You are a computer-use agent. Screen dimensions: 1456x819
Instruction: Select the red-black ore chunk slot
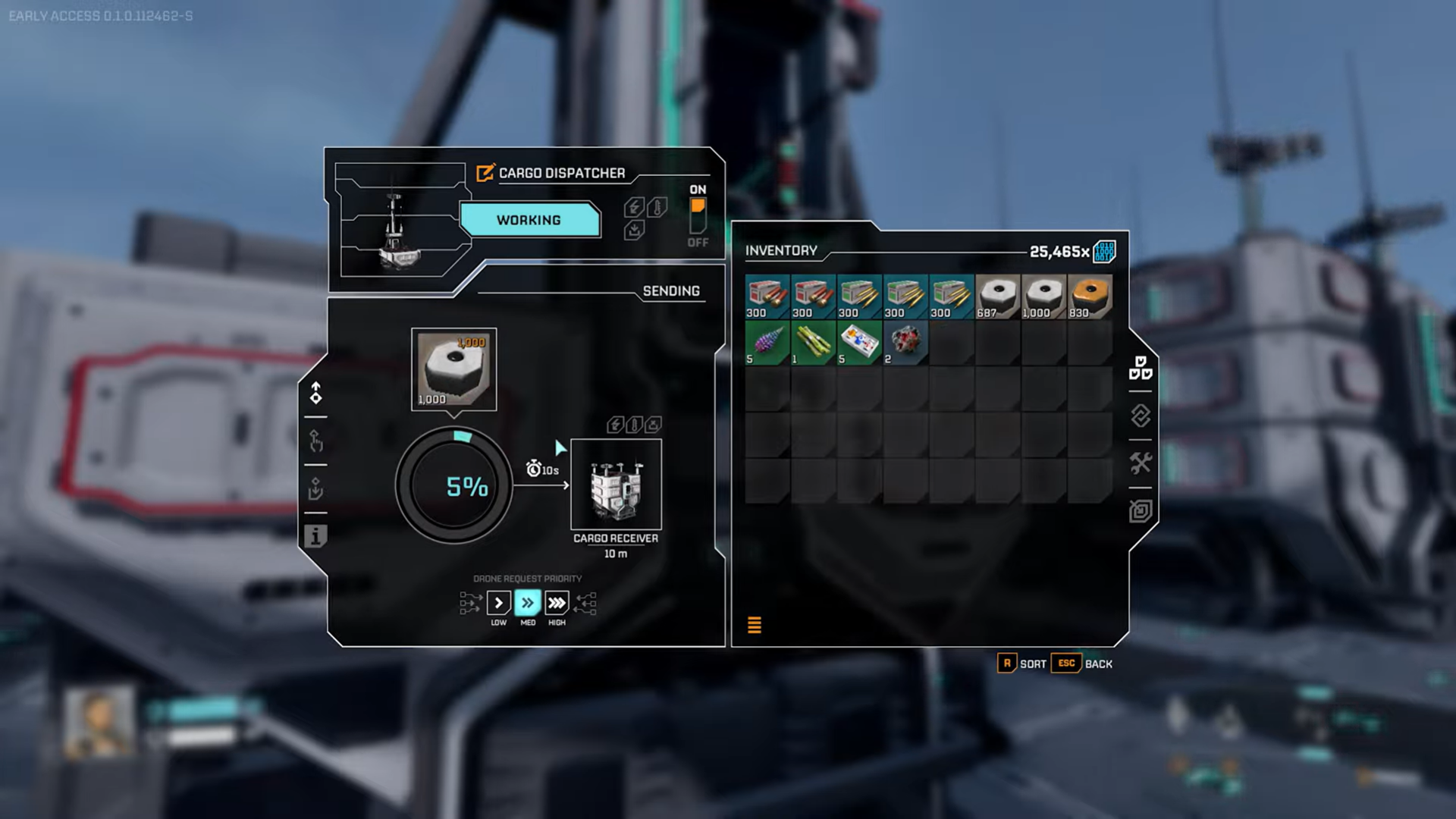(x=905, y=343)
